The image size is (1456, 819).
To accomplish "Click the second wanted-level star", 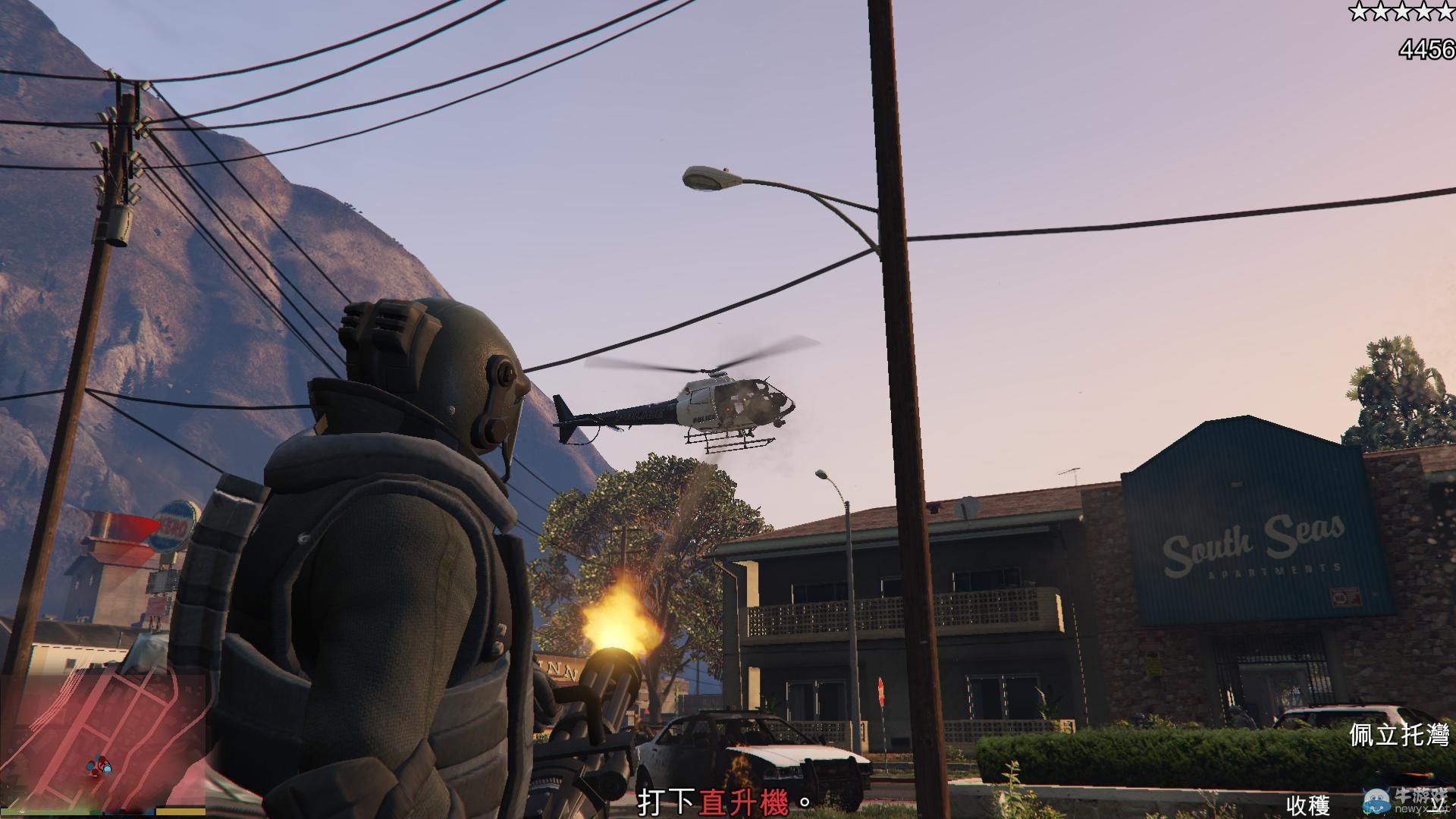I will pos(1380,11).
